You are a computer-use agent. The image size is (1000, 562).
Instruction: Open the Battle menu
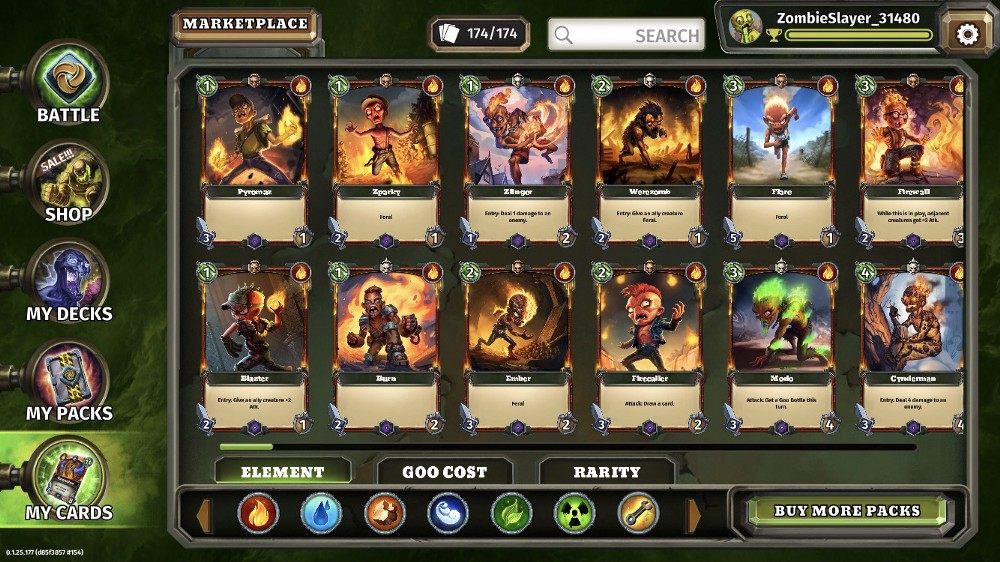click(x=68, y=84)
